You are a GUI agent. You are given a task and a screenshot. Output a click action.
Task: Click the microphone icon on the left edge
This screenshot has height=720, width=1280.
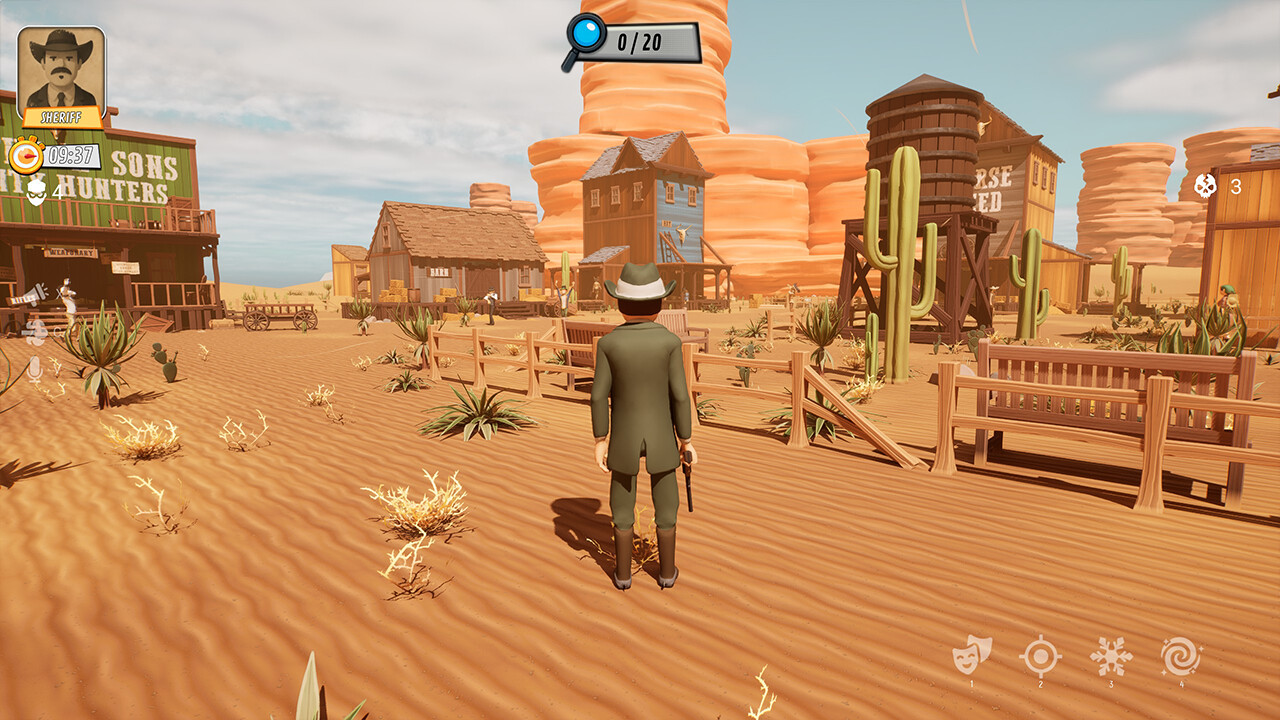coord(34,371)
